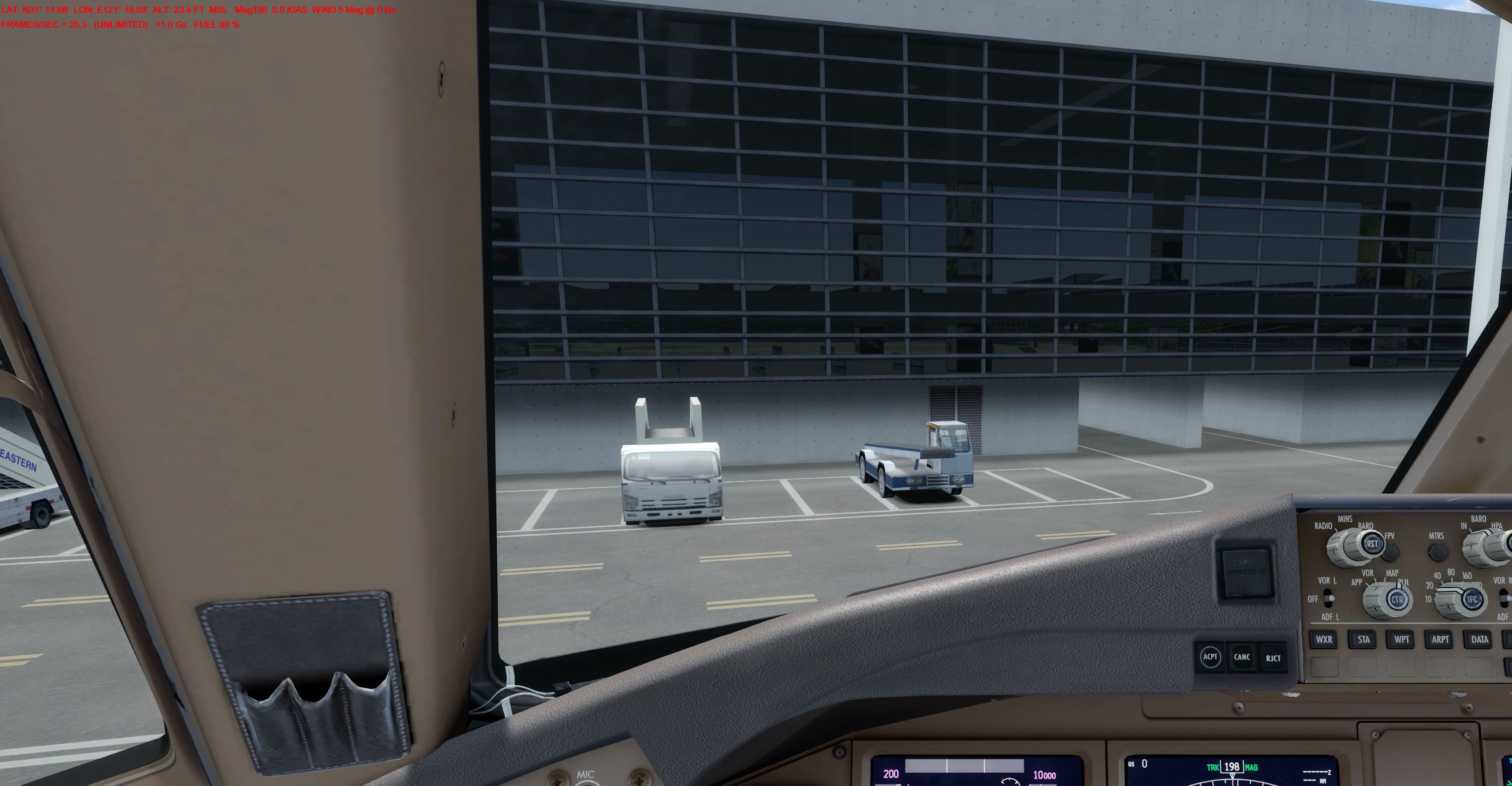The height and width of the screenshot is (786, 1512).
Task: Toggle the MTRS meters button
Action: click(1436, 552)
